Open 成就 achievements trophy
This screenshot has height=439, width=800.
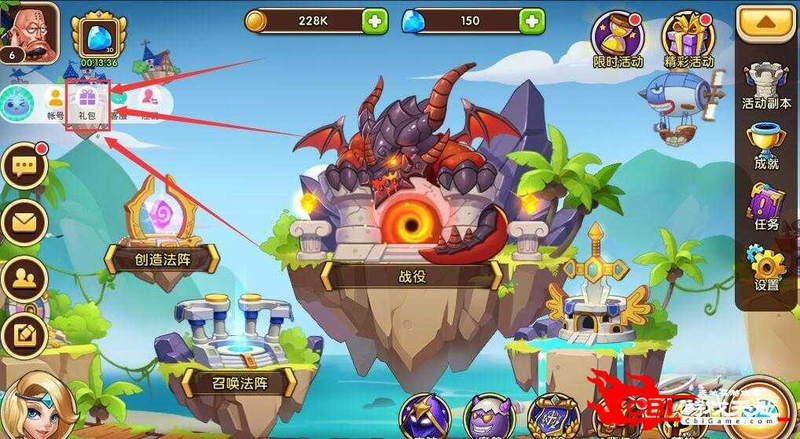click(x=767, y=147)
